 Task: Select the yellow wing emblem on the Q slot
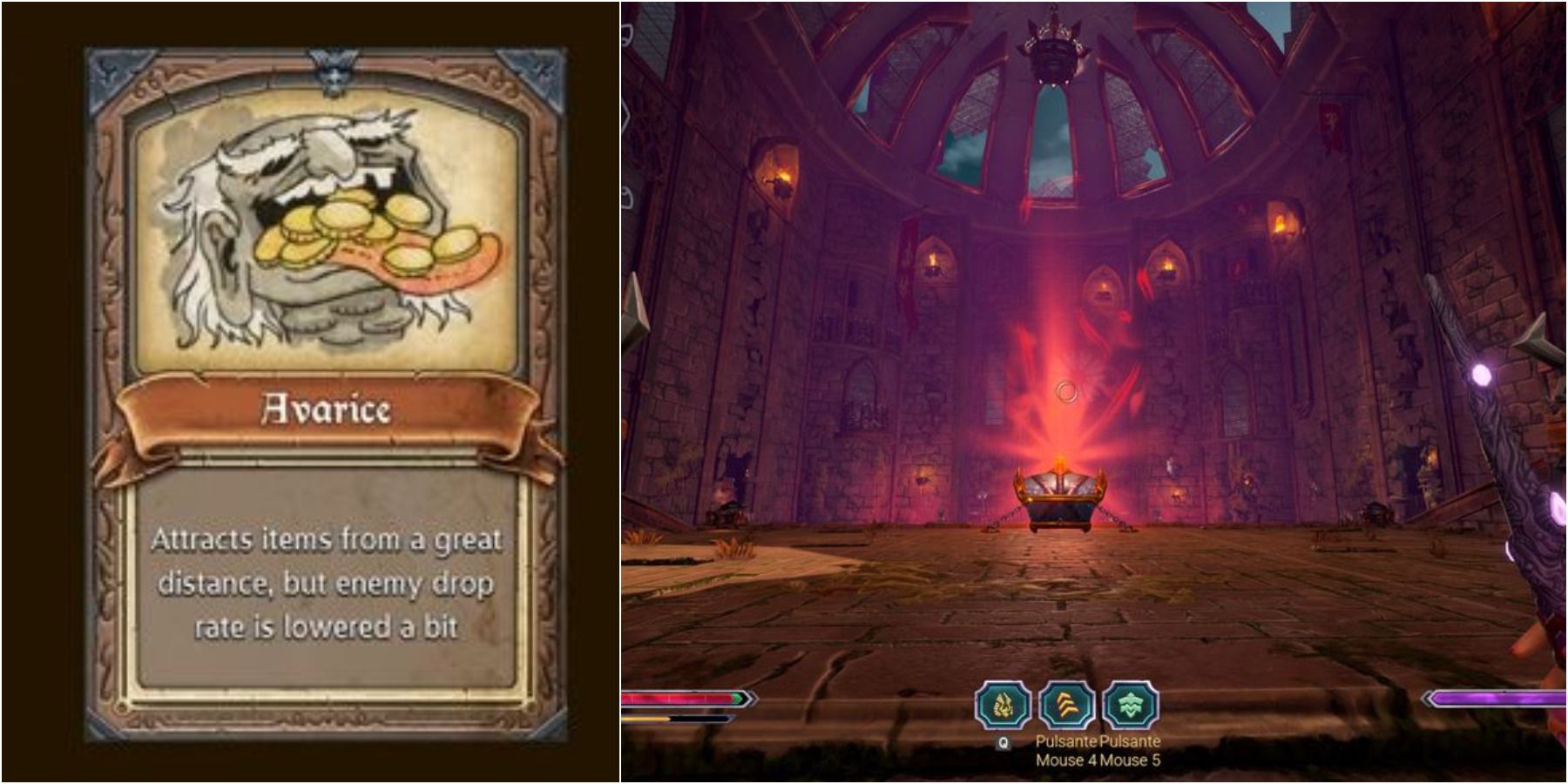point(1004,704)
